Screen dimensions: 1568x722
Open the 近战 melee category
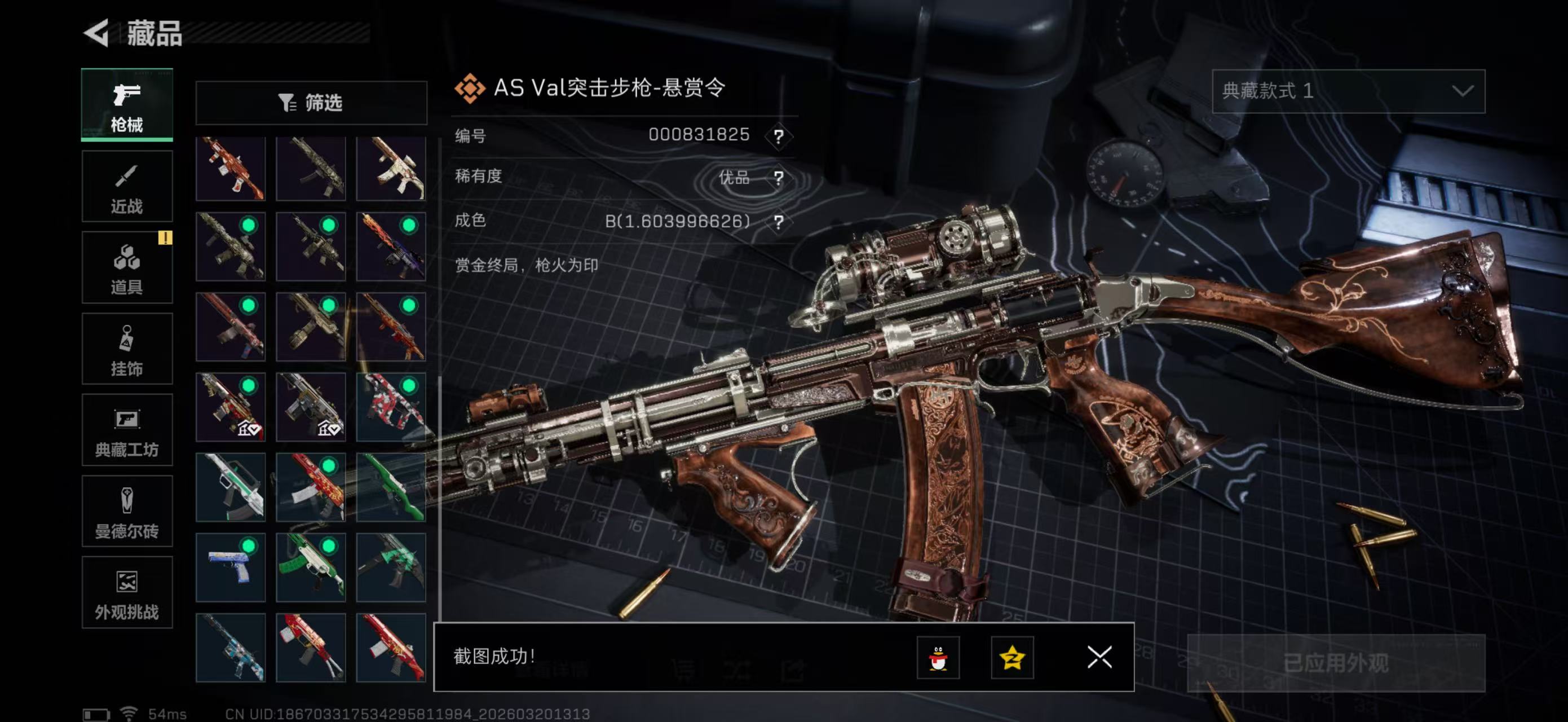pos(127,186)
